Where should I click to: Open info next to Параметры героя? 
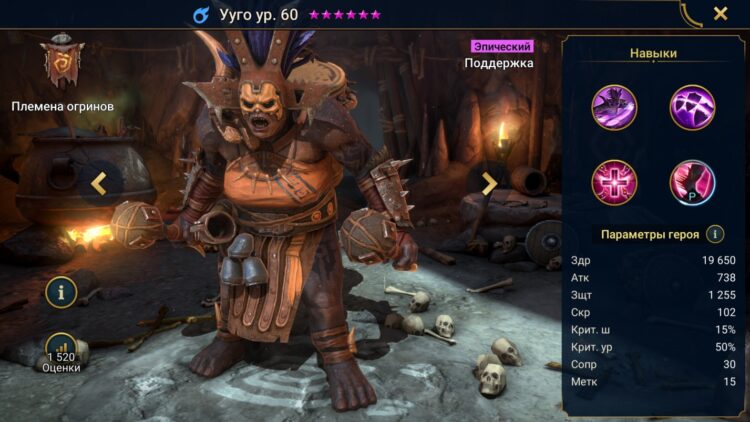715,234
